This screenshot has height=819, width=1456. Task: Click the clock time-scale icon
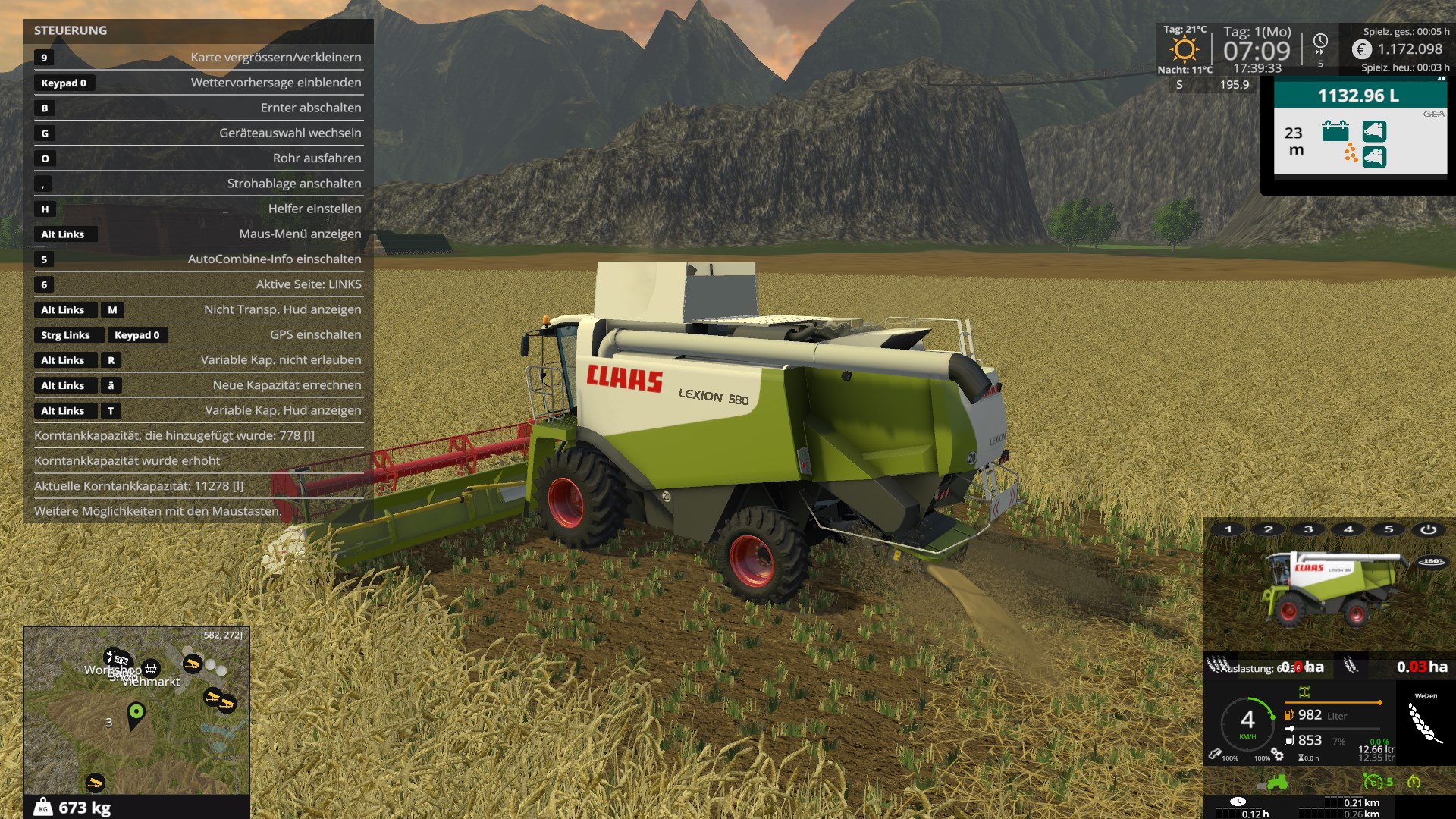coord(1320,42)
